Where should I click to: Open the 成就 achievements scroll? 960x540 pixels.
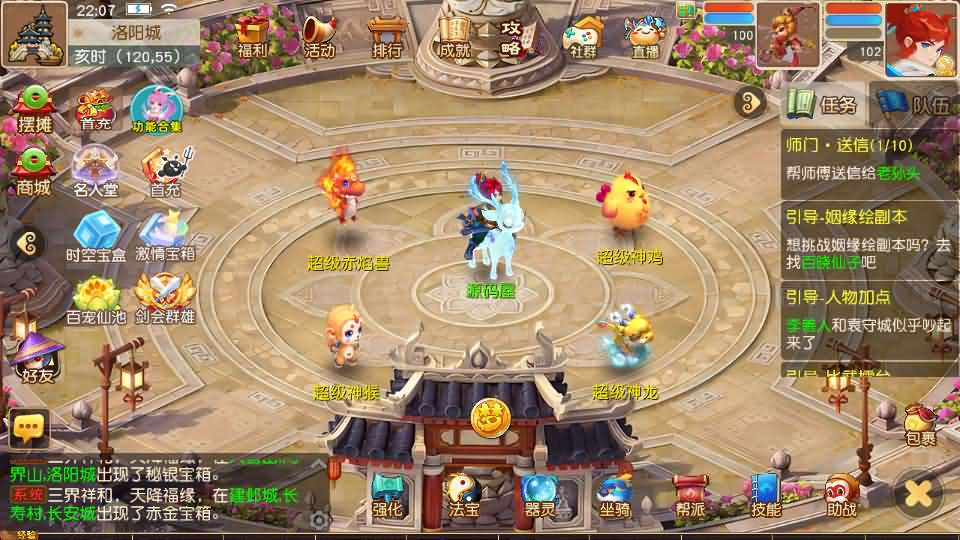pyautogui.click(x=453, y=35)
